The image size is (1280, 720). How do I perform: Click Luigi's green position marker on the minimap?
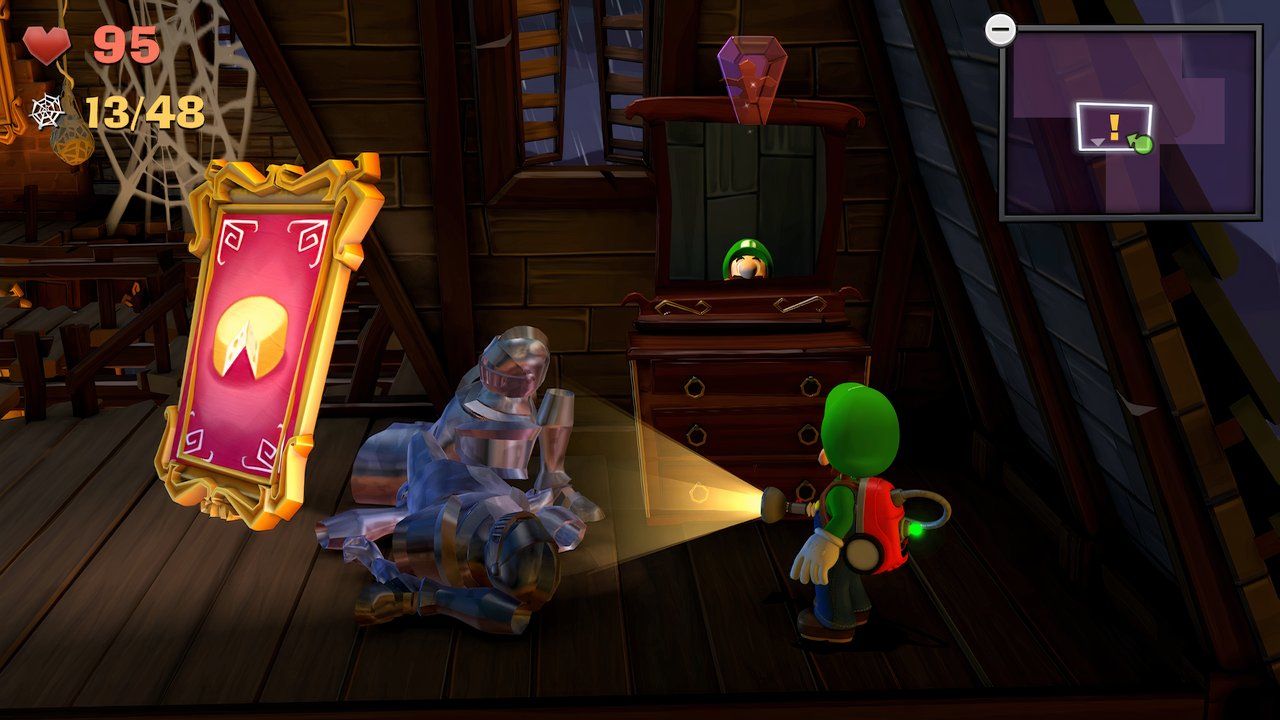[x=1142, y=144]
